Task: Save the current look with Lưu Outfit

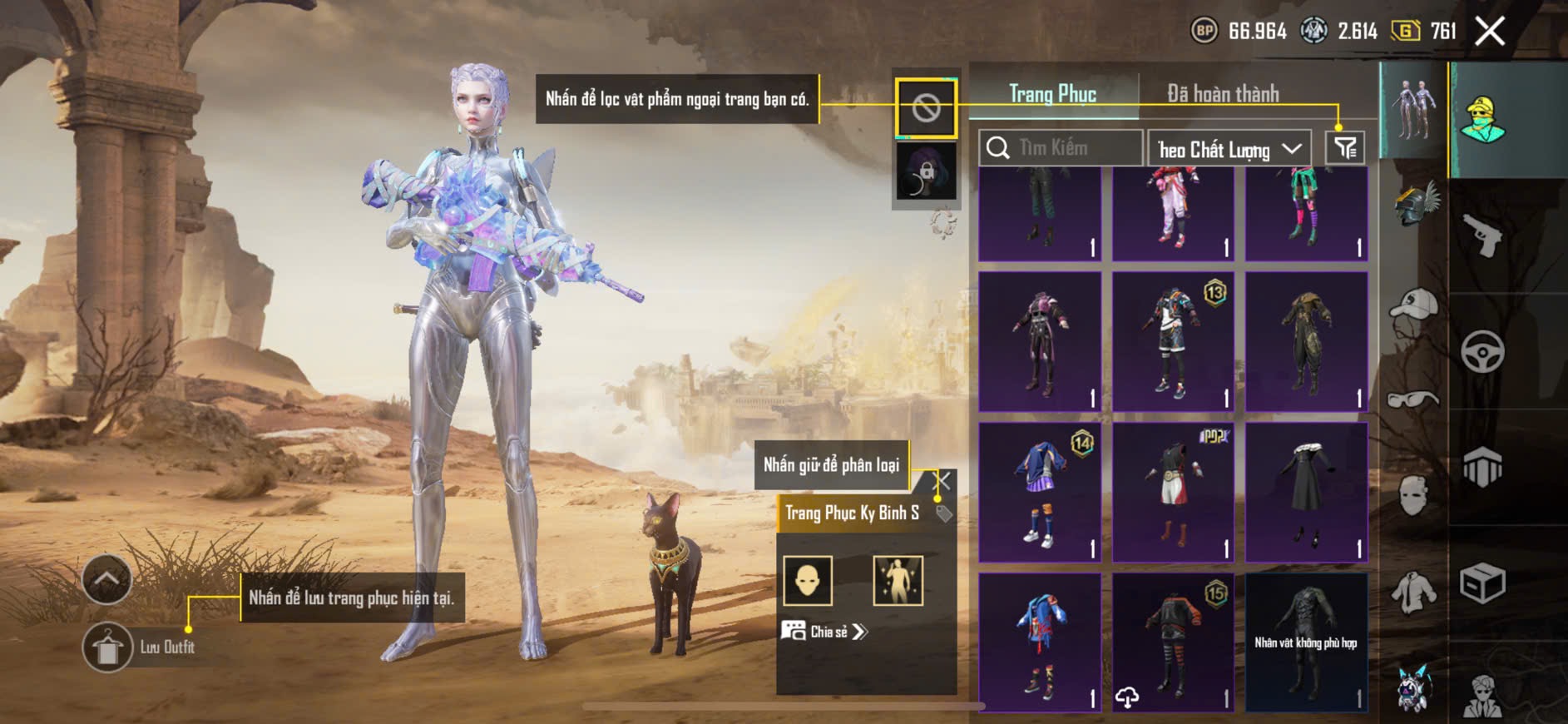Action: pos(108,647)
